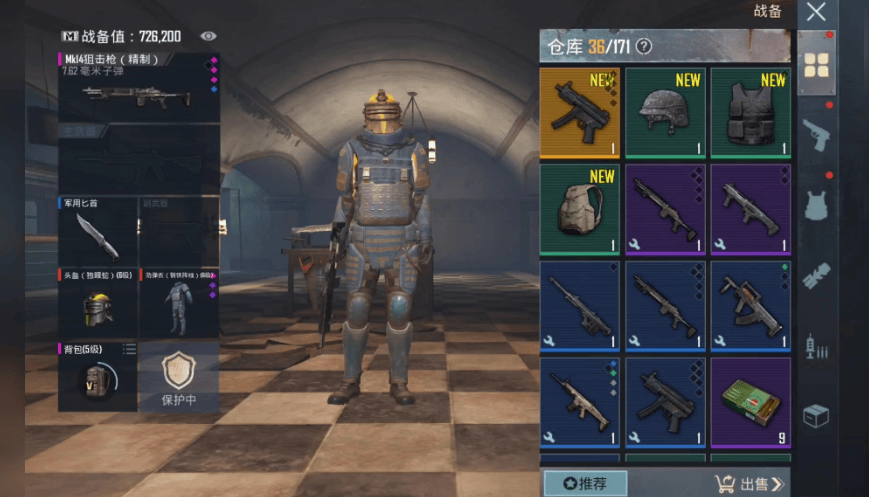Open the Sell (出售) option
This screenshot has height=497, width=869.
pos(750,484)
